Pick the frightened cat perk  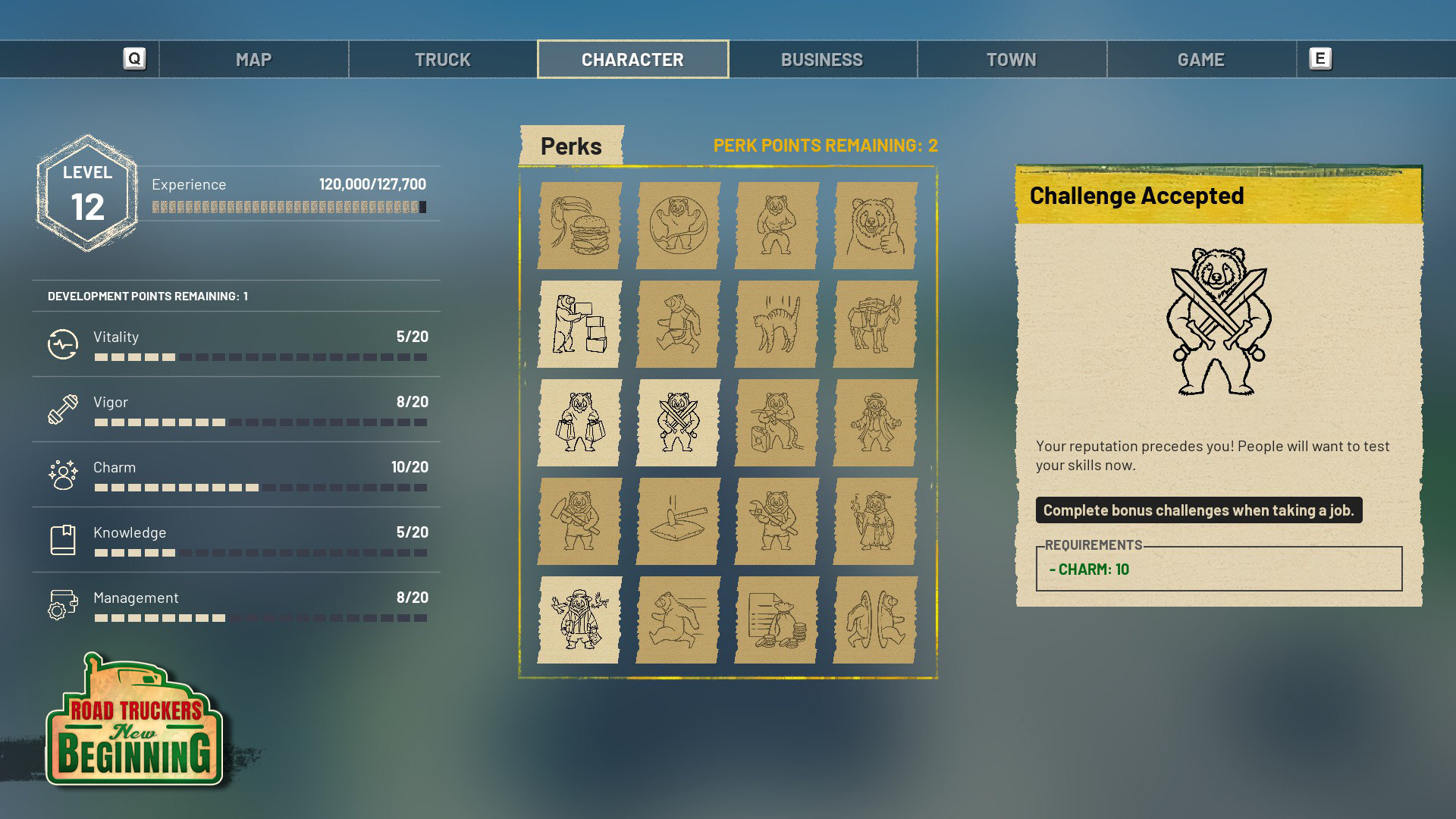pyautogui.click(x=777, y=324)
